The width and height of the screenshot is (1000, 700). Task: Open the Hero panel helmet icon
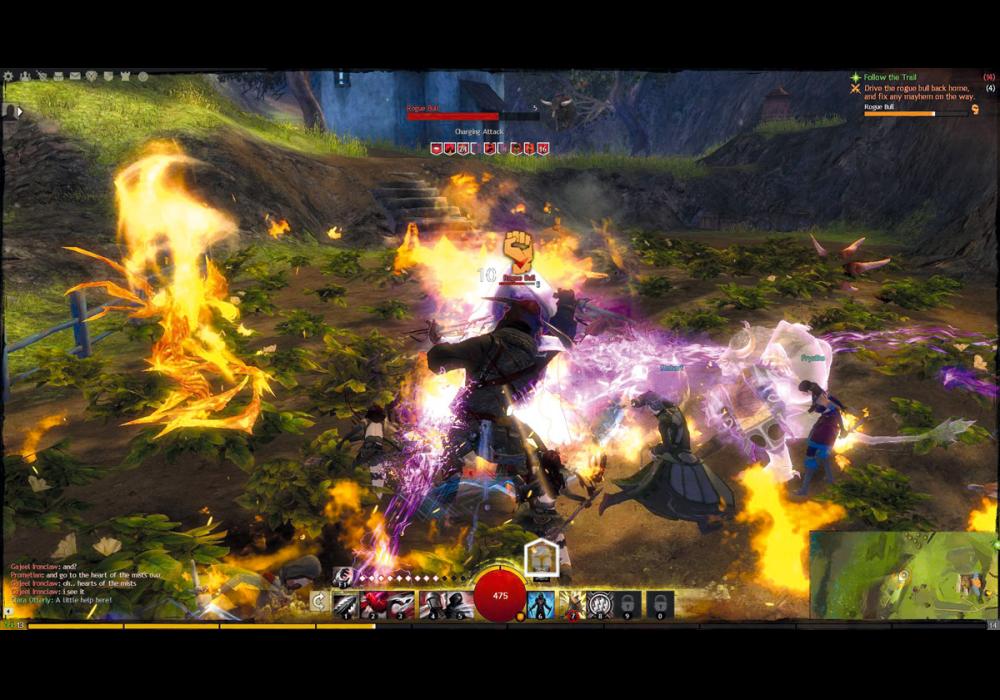(25, 76)
